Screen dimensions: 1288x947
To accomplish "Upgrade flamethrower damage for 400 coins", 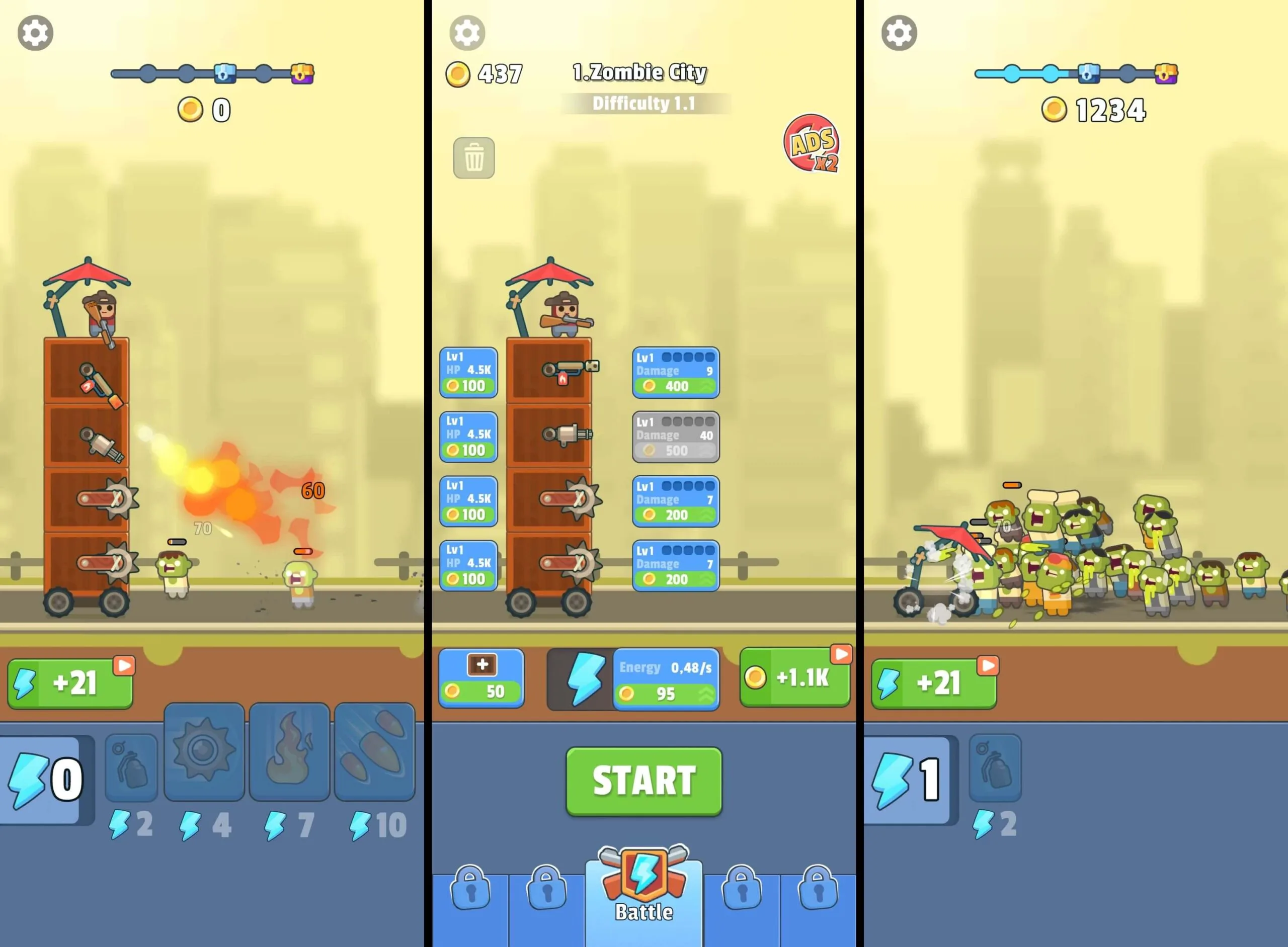I will tap(676, 372).
